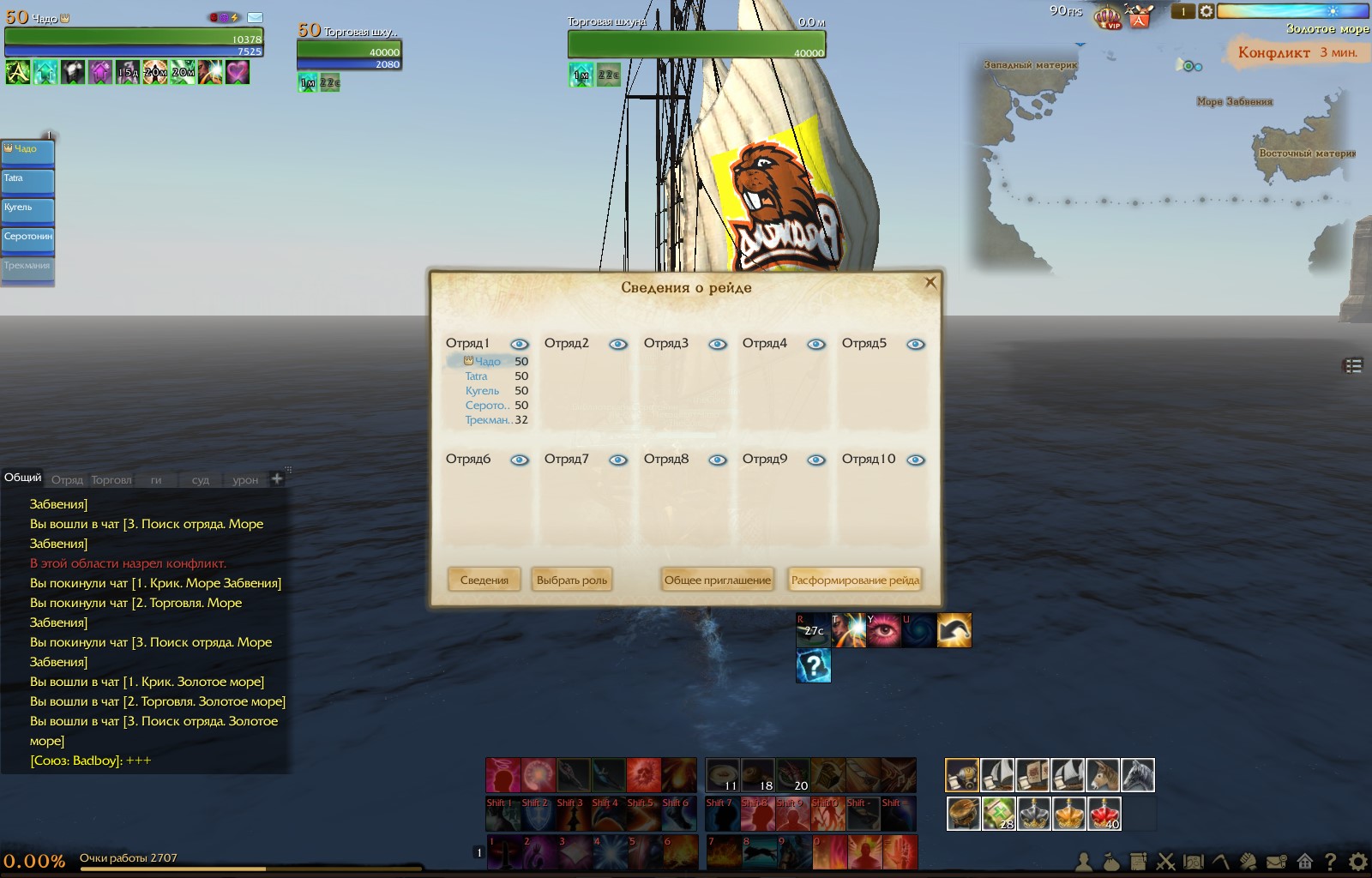The image size is (1372, 878).
Task: Open the урон chat tab
Action: (245, 480)
